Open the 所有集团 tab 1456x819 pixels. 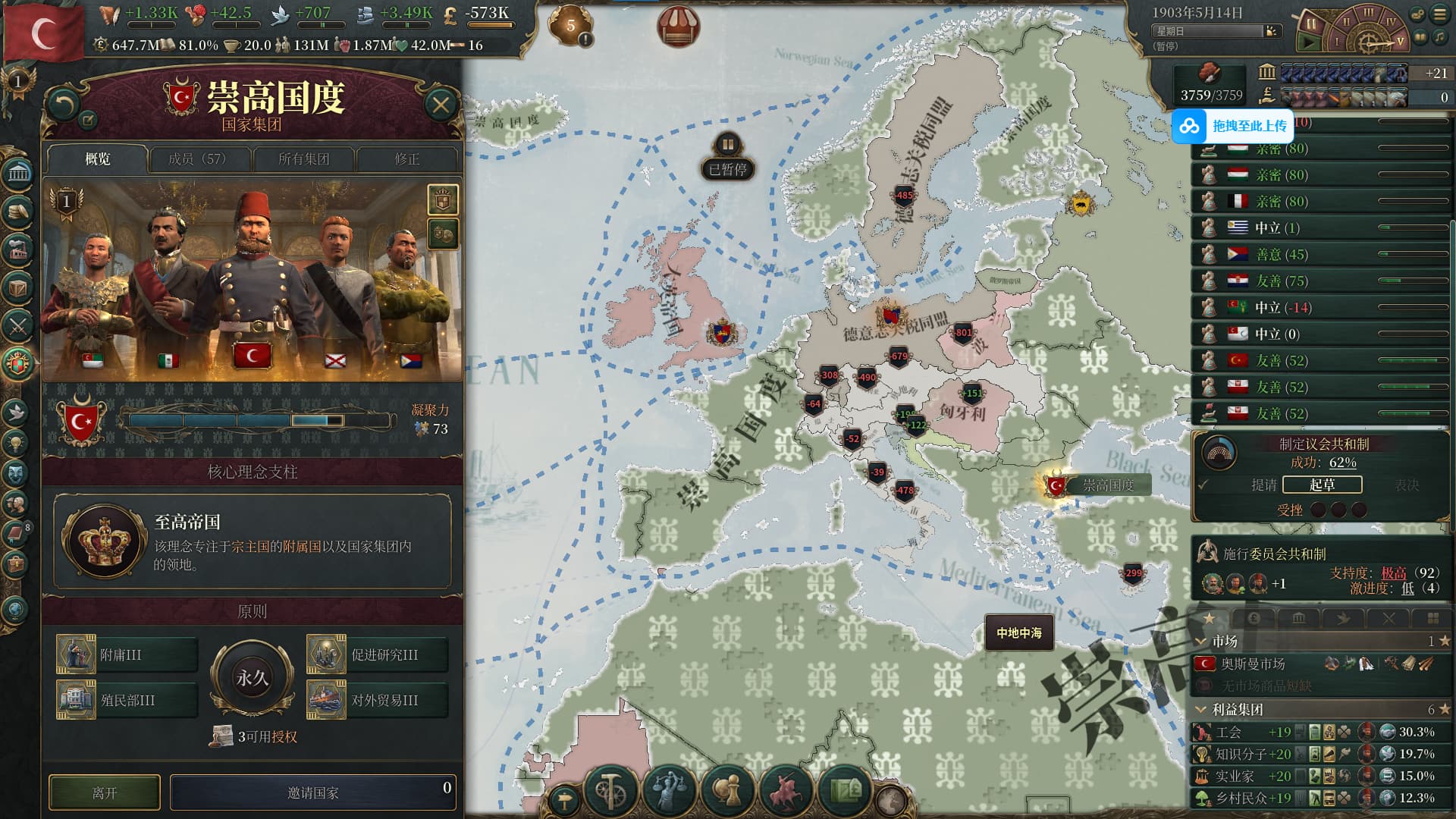303,159
